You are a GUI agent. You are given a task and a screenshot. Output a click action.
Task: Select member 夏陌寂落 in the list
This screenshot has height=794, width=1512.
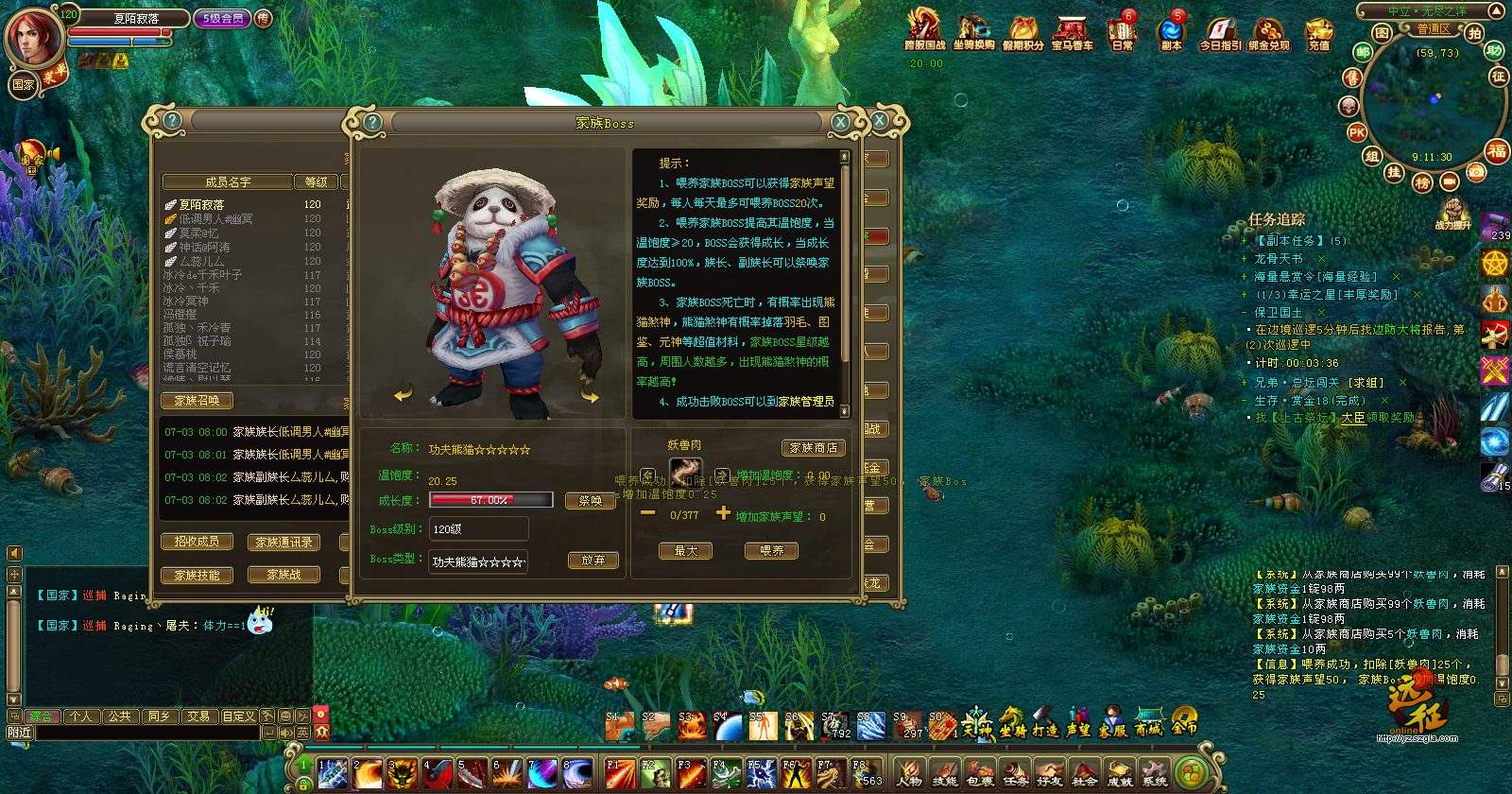point(202,204)
